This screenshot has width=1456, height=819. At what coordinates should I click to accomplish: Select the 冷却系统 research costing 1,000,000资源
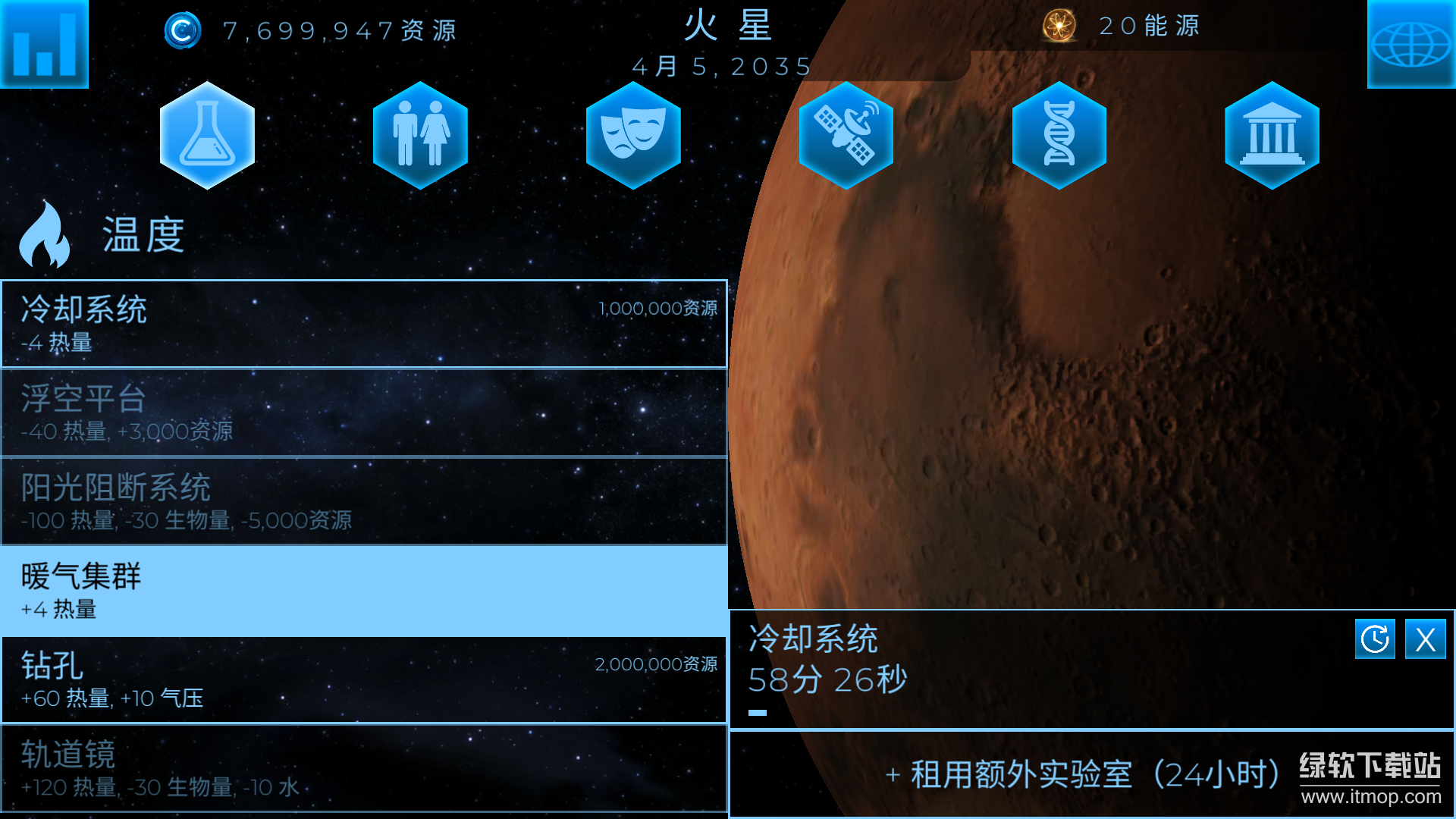pyautogui.click(x=364, y=325)
